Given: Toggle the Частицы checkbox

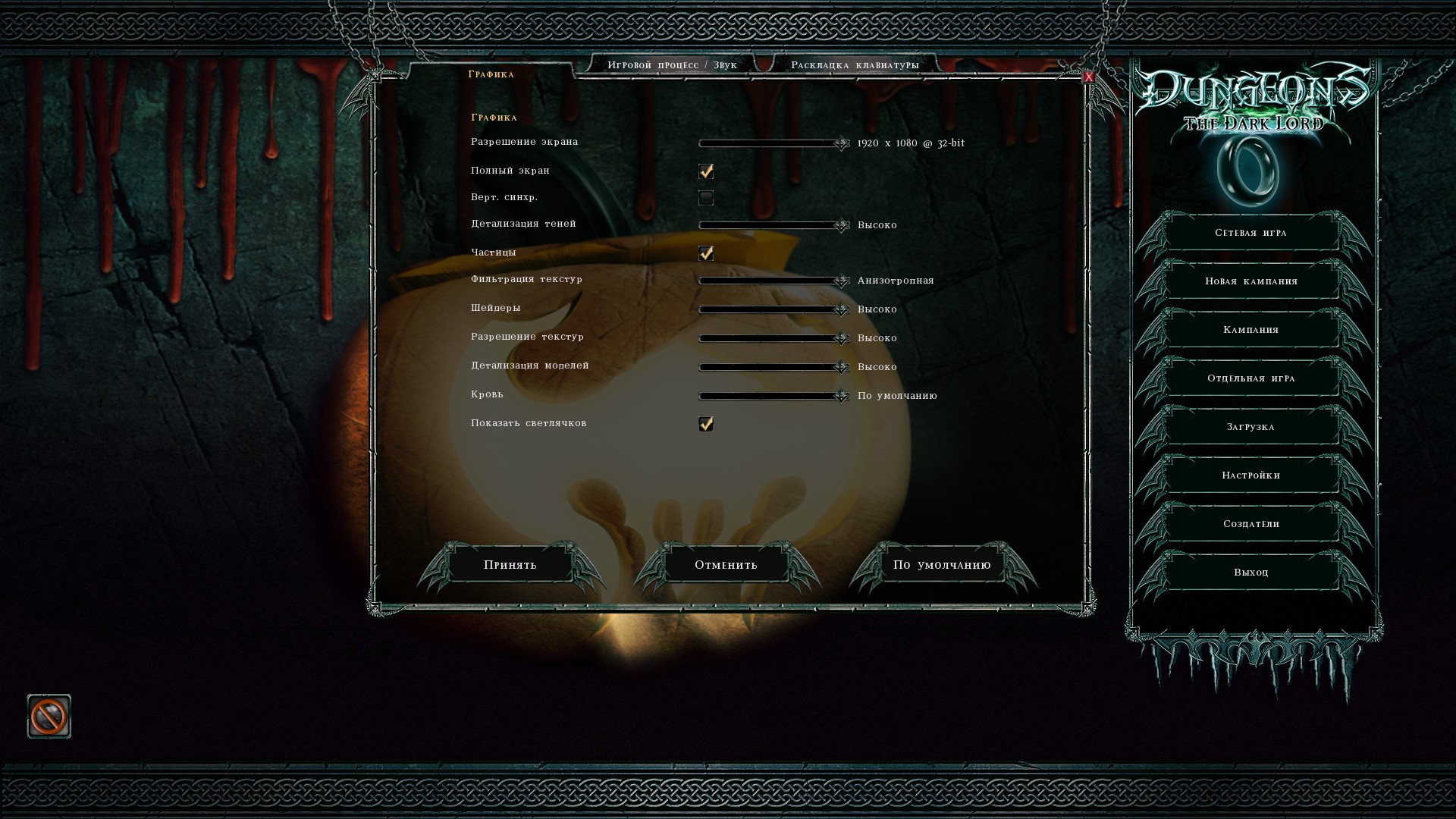Looking at the screenshot, I should [706, 253].
